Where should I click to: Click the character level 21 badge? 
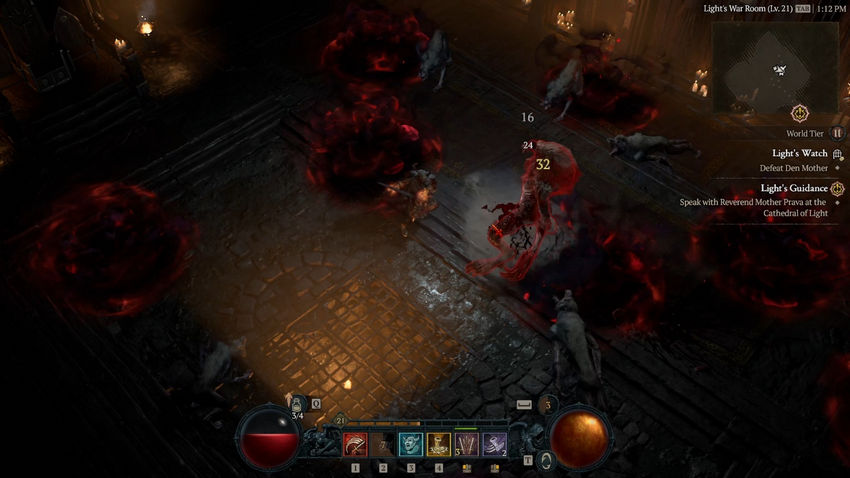[341, 421]
